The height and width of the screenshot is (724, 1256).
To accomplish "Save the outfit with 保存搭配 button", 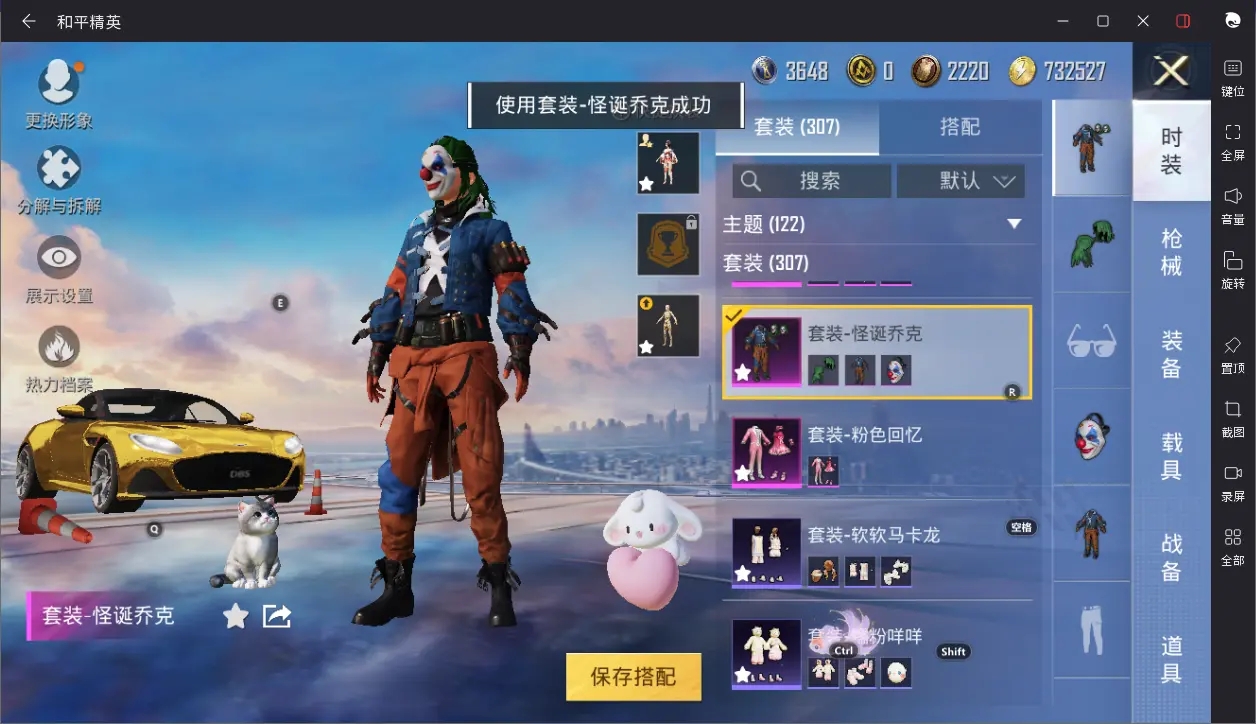I will 633,677.
